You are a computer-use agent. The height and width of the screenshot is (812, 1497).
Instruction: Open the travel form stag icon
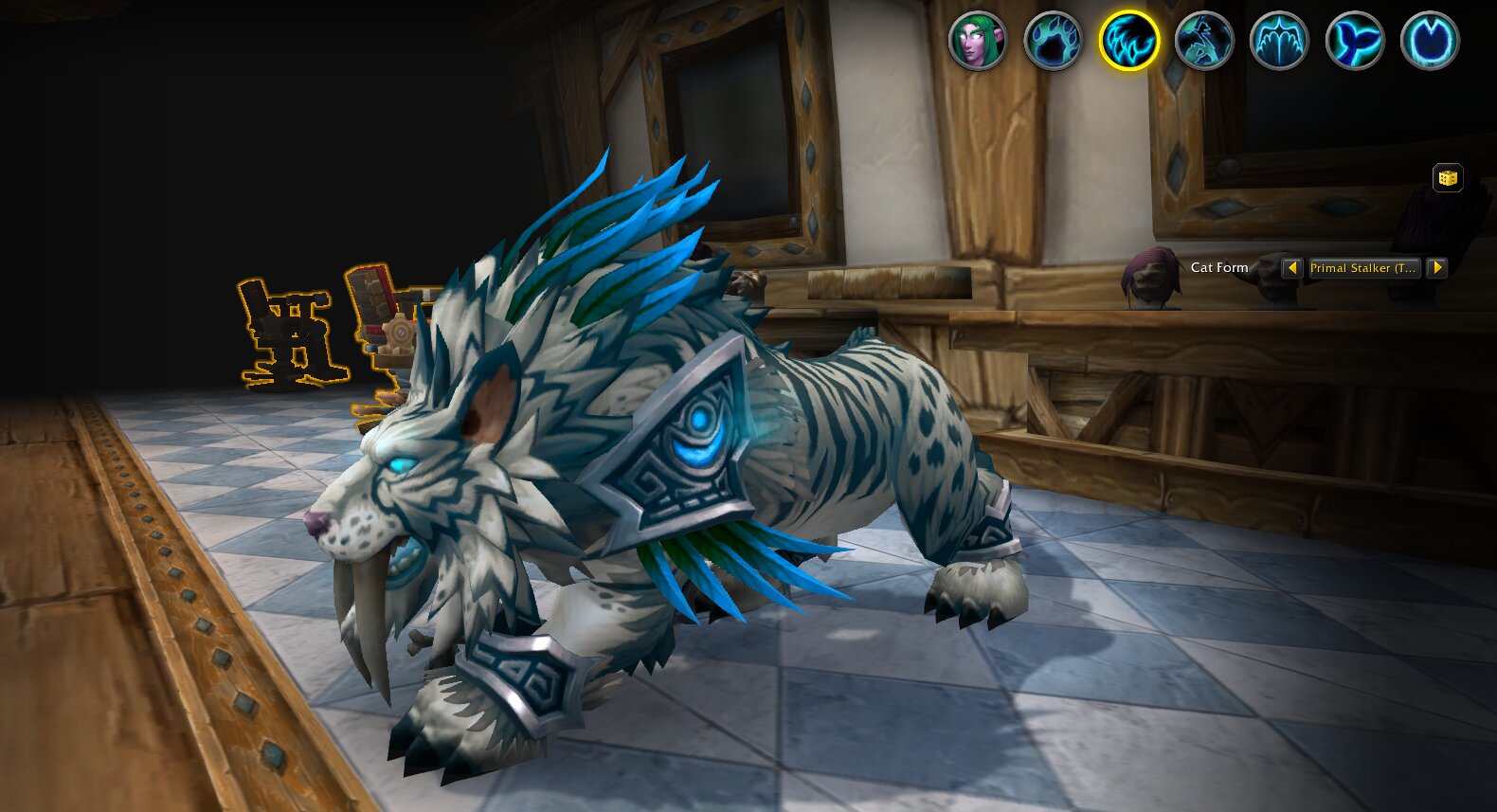[x=1204, y=41]
